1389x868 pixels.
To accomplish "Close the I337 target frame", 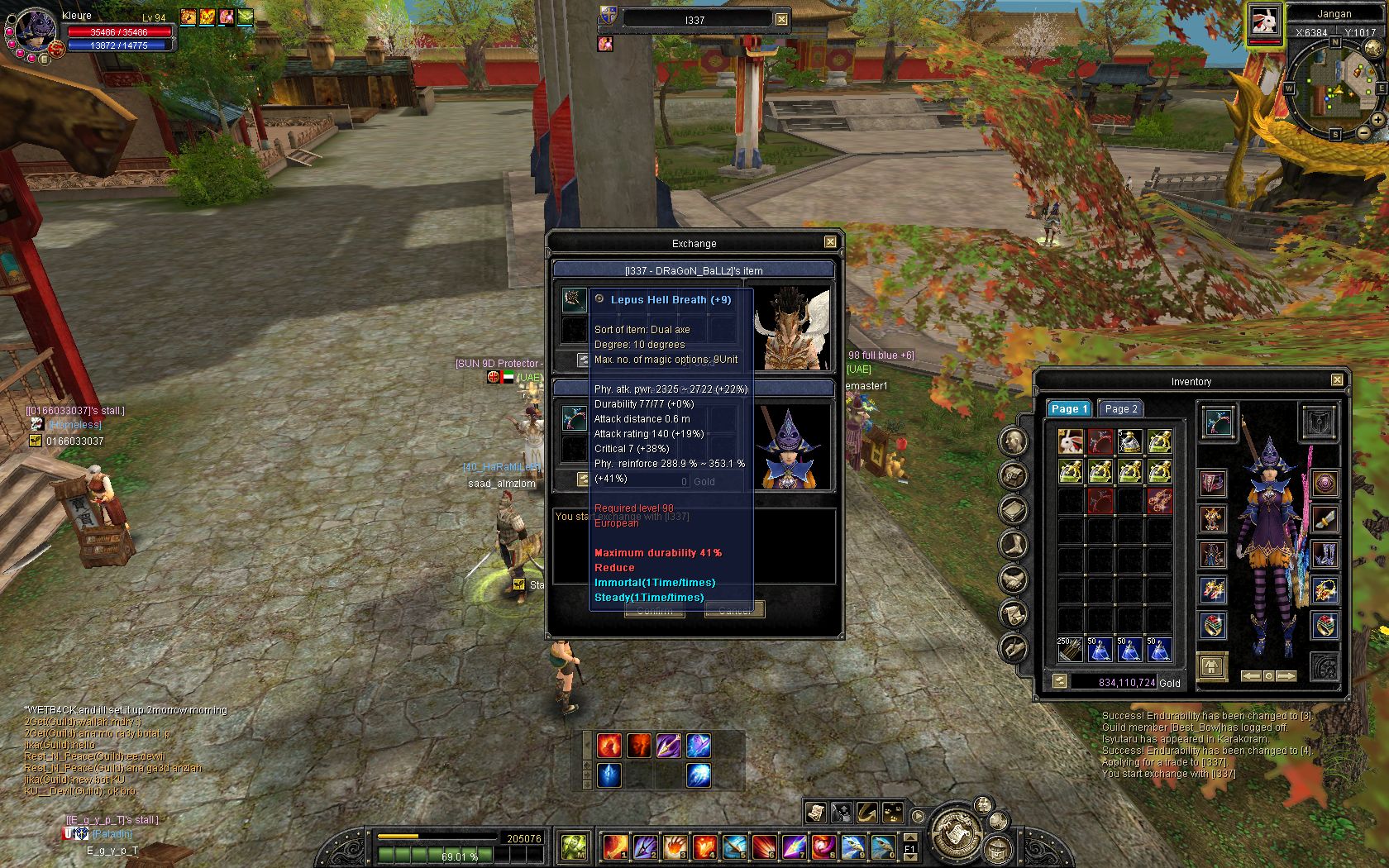I will tap(781, 19).
